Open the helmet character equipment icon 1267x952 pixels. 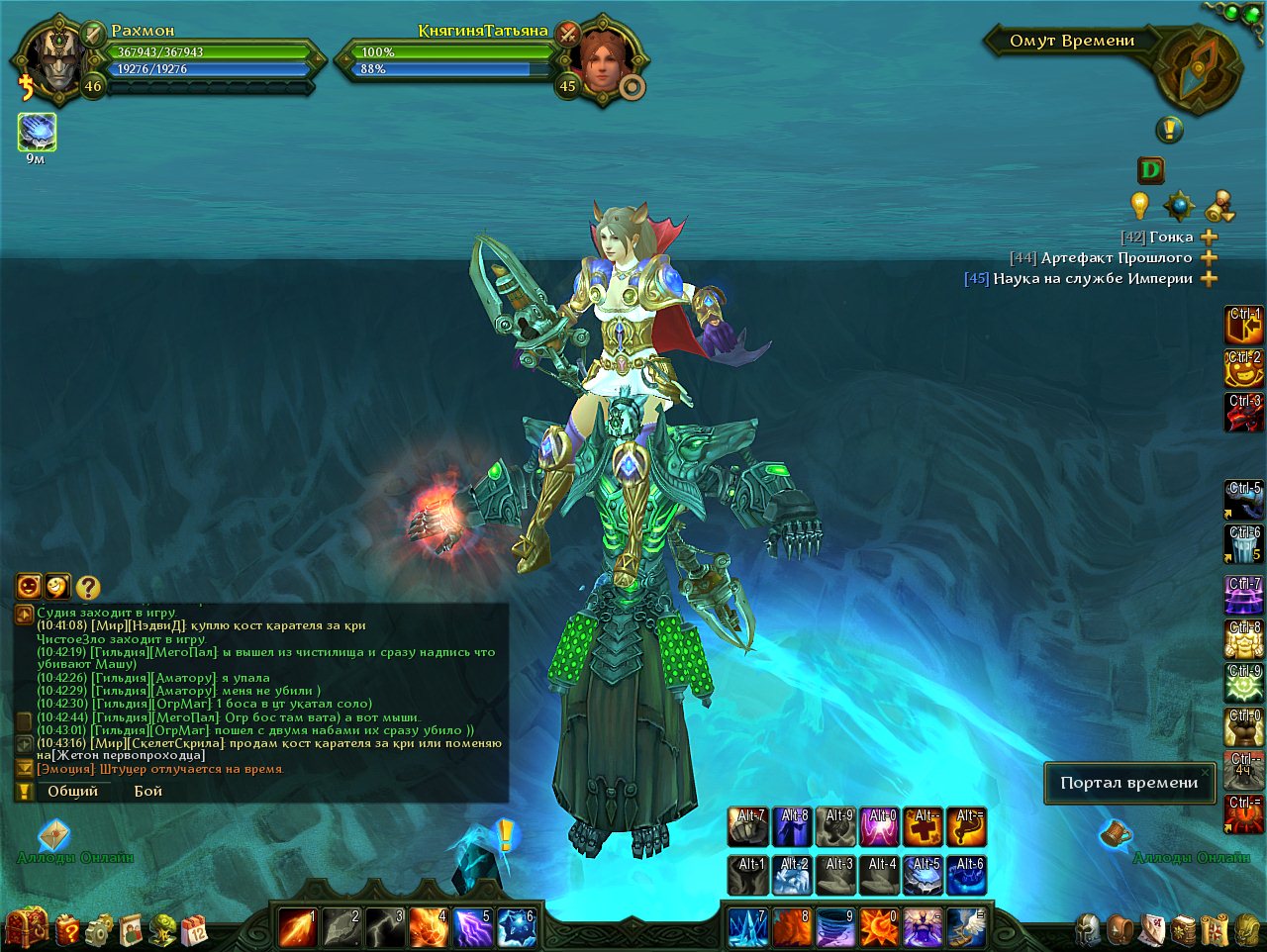(x=1090, y=930)
